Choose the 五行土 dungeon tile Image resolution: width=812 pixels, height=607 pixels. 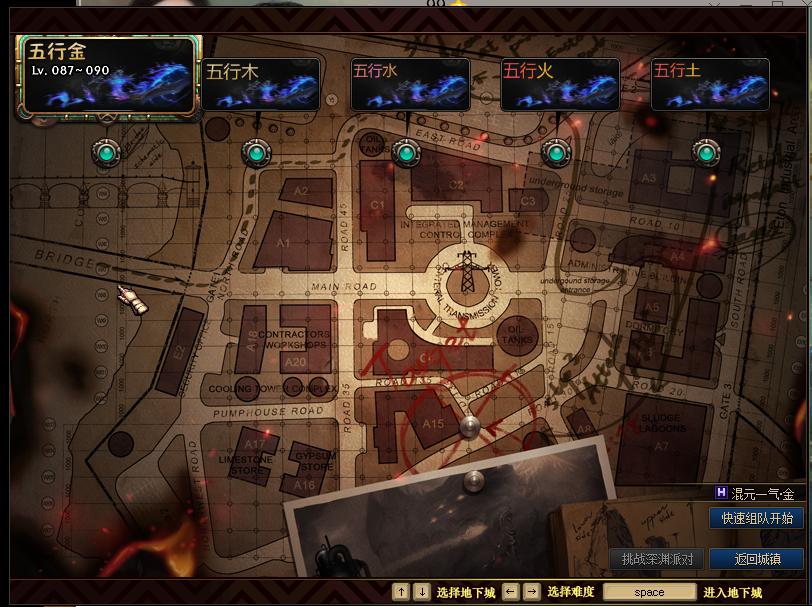point(710,84)
